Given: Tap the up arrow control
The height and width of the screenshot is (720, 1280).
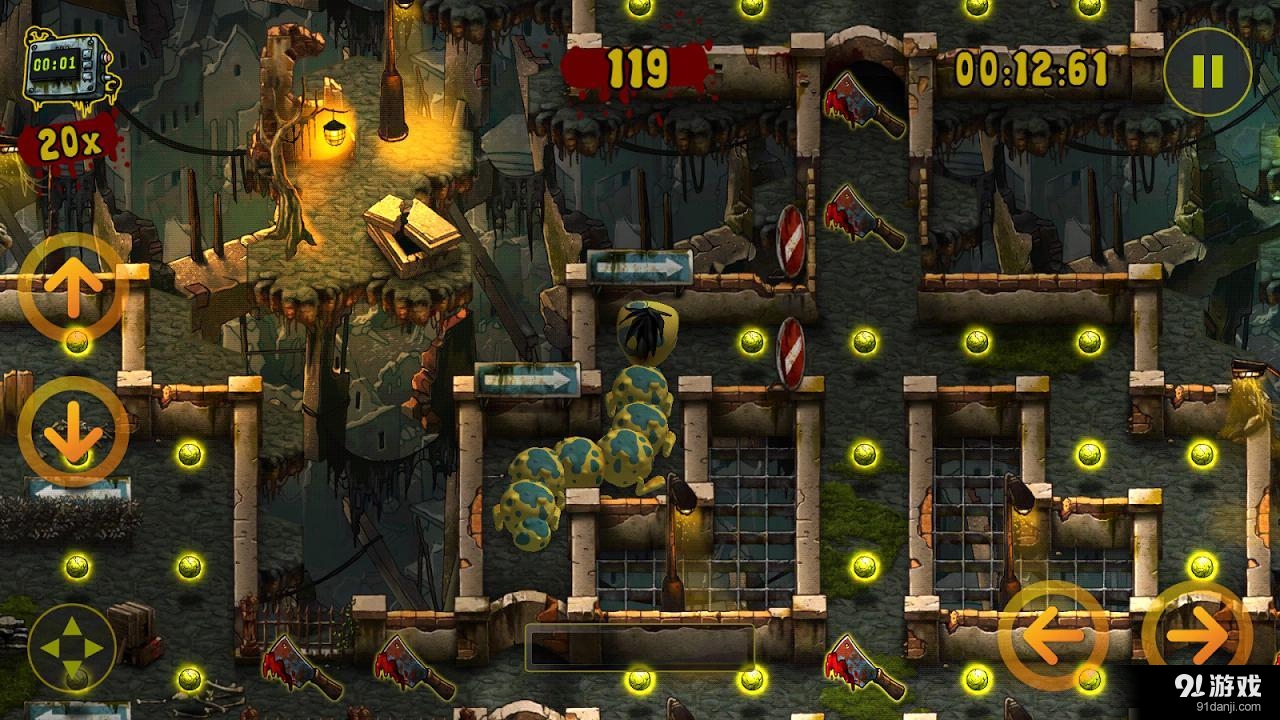Looking at the screenshot, I should [74, 286].
